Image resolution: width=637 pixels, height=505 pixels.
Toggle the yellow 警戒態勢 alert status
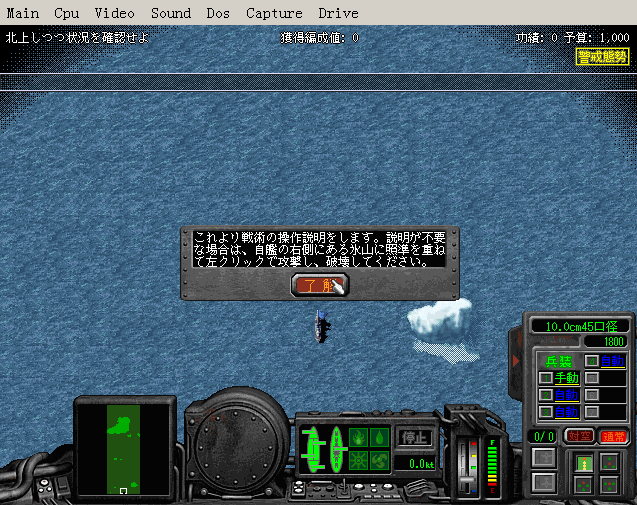603,56
